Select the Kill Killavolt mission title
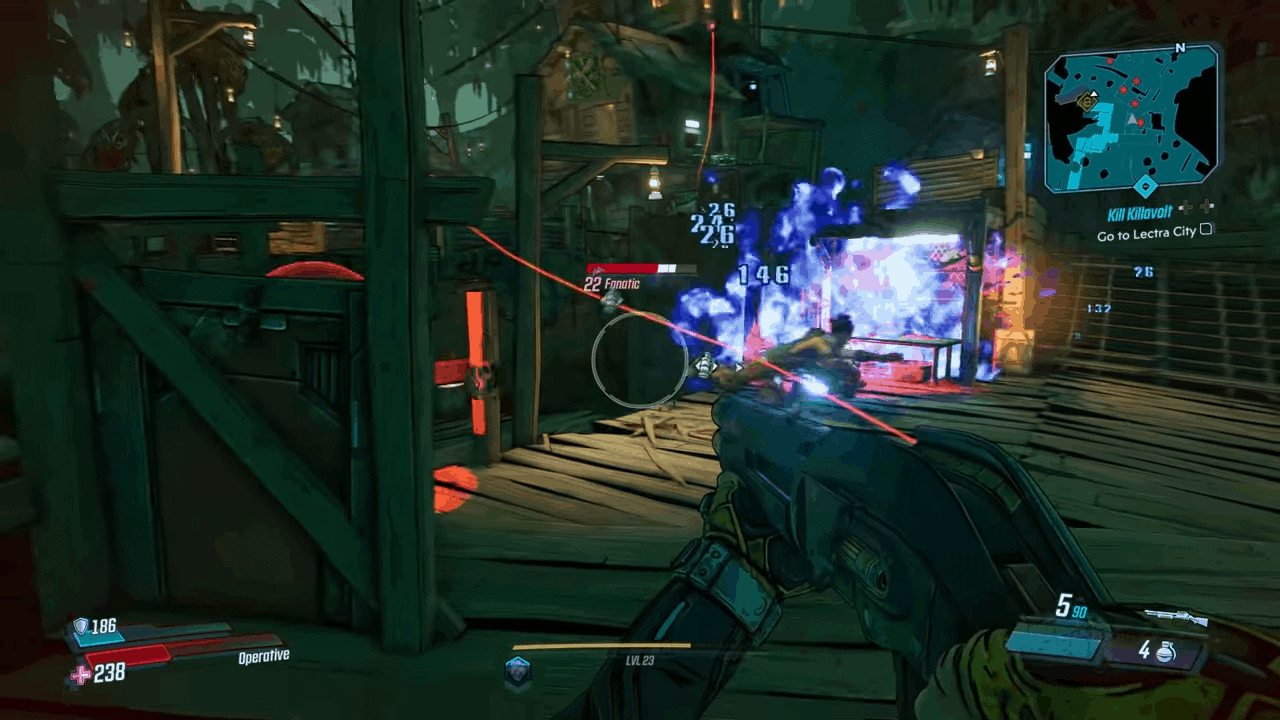 [x=1140, y=211]
